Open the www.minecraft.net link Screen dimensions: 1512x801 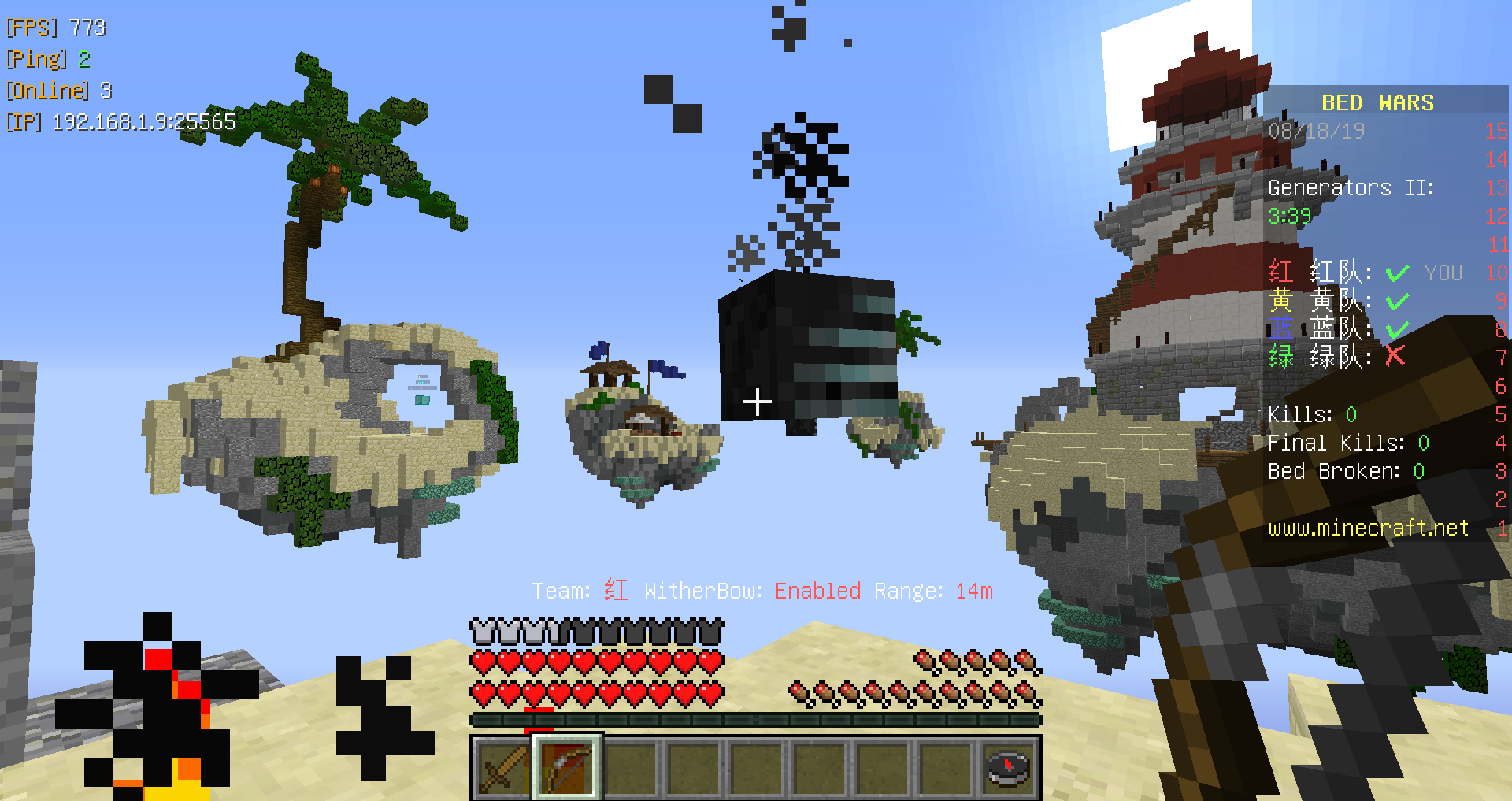click(1369, 528)
